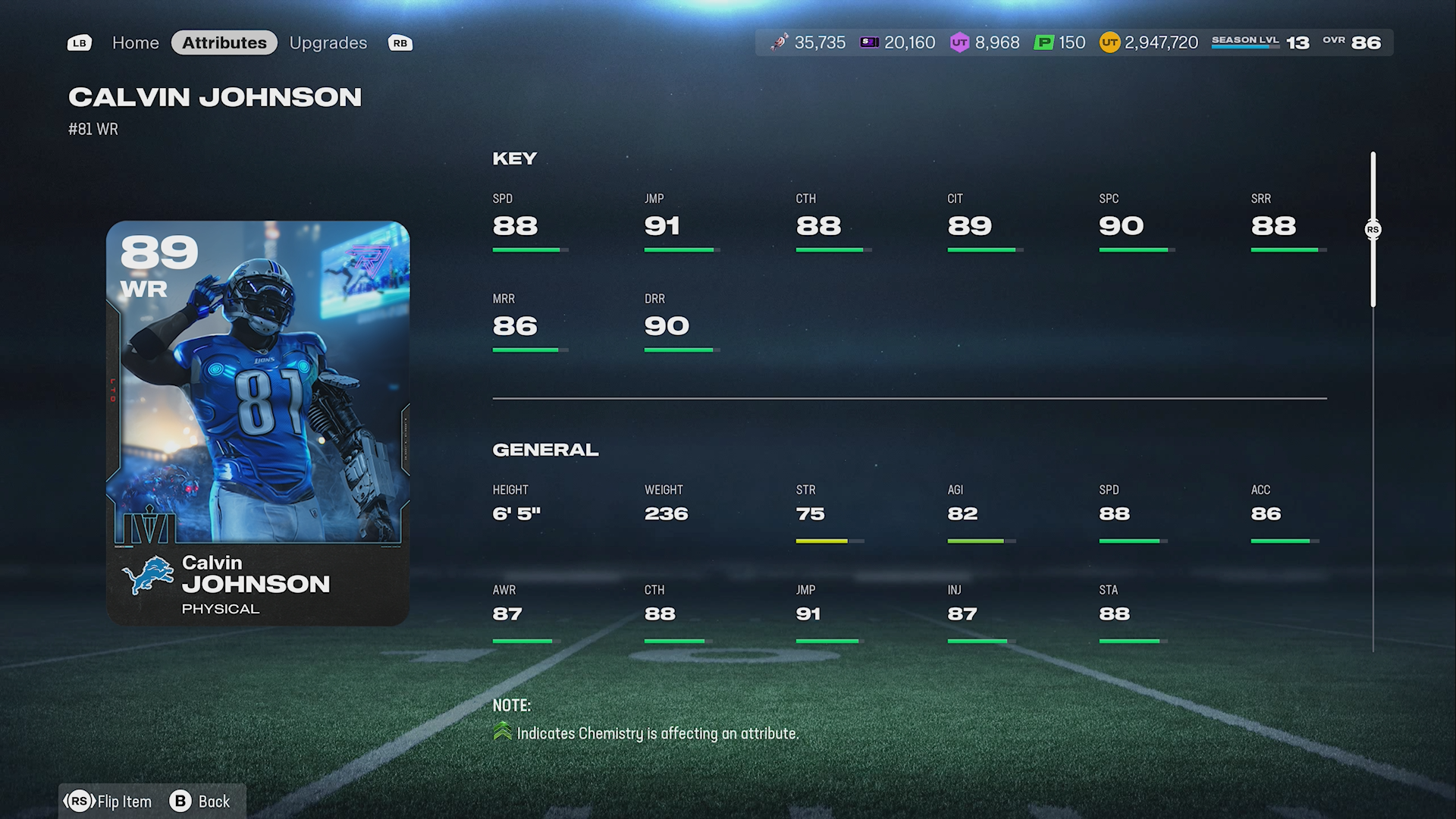Image resolution: width=1456 pixels, height=819 pixels.
Task: Choose the Flip Item option
Action: pyautogui.click(x=110, y=802)
